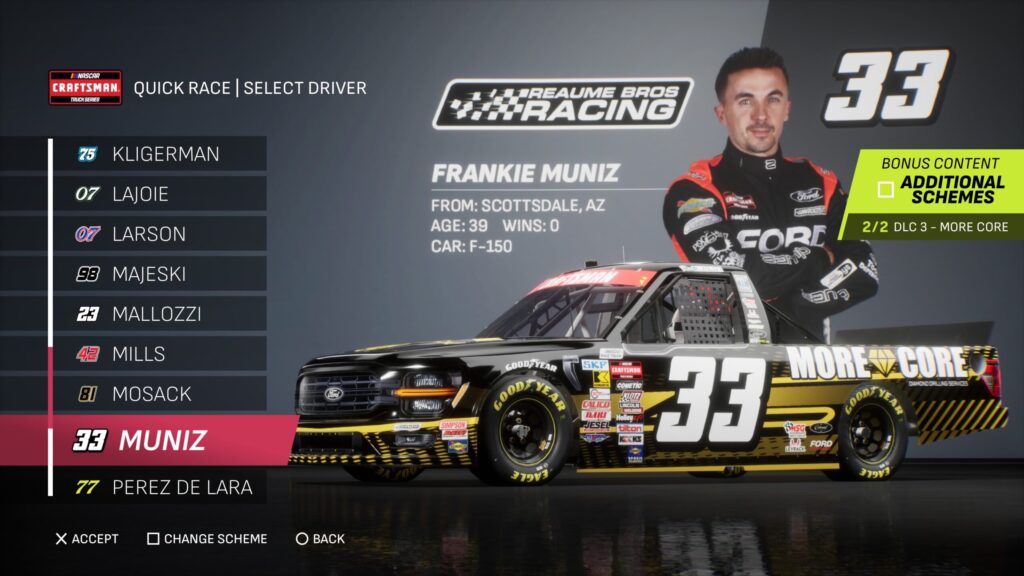Go back to the previous screen
The image size is (1024, 576).
coord(320,539)
